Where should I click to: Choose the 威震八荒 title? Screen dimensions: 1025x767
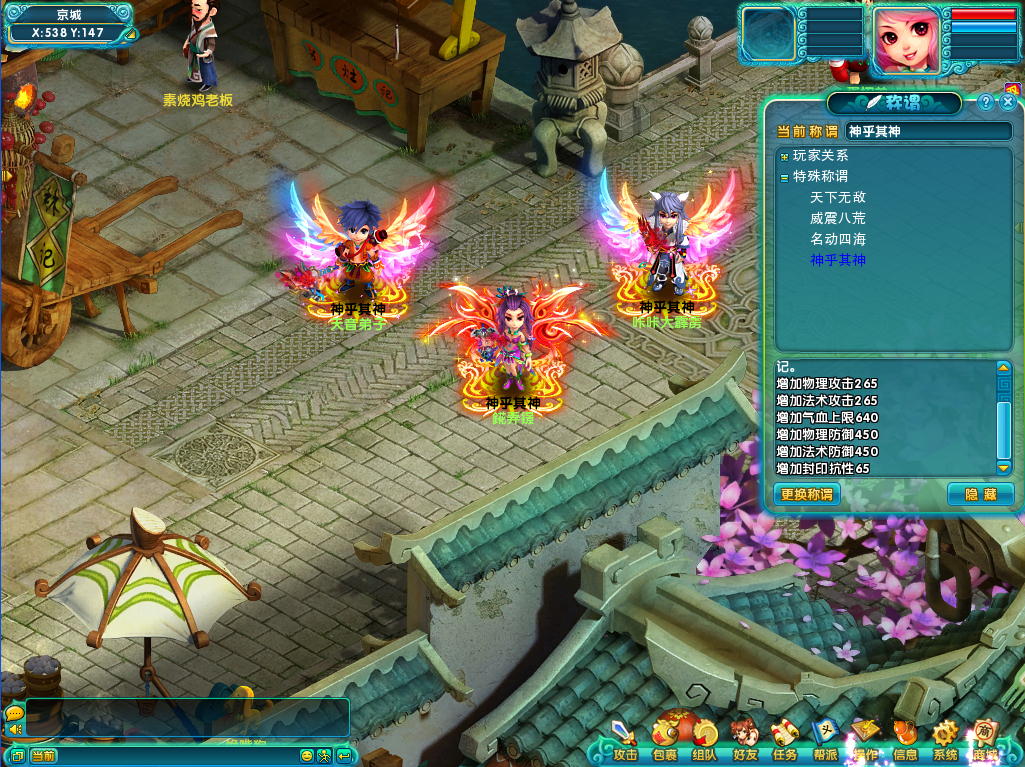[x=838, y=219]
